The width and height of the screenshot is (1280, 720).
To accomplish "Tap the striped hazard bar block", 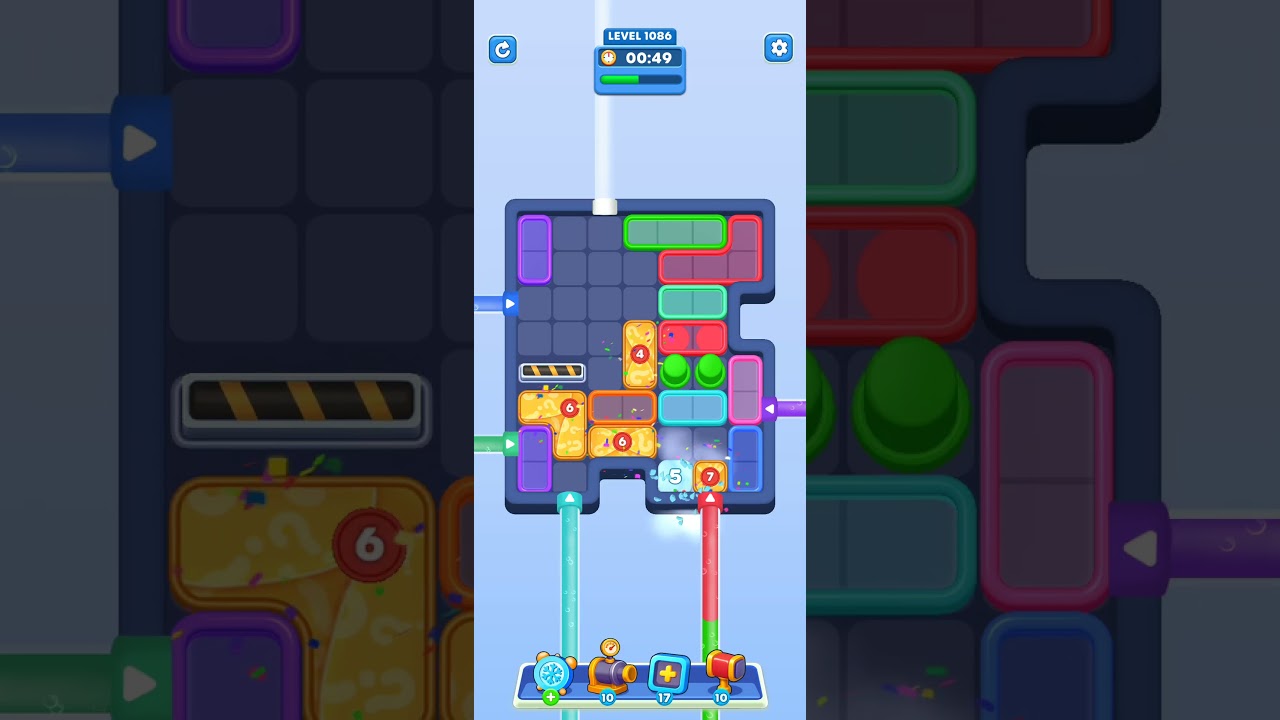I will click(552, 371).
